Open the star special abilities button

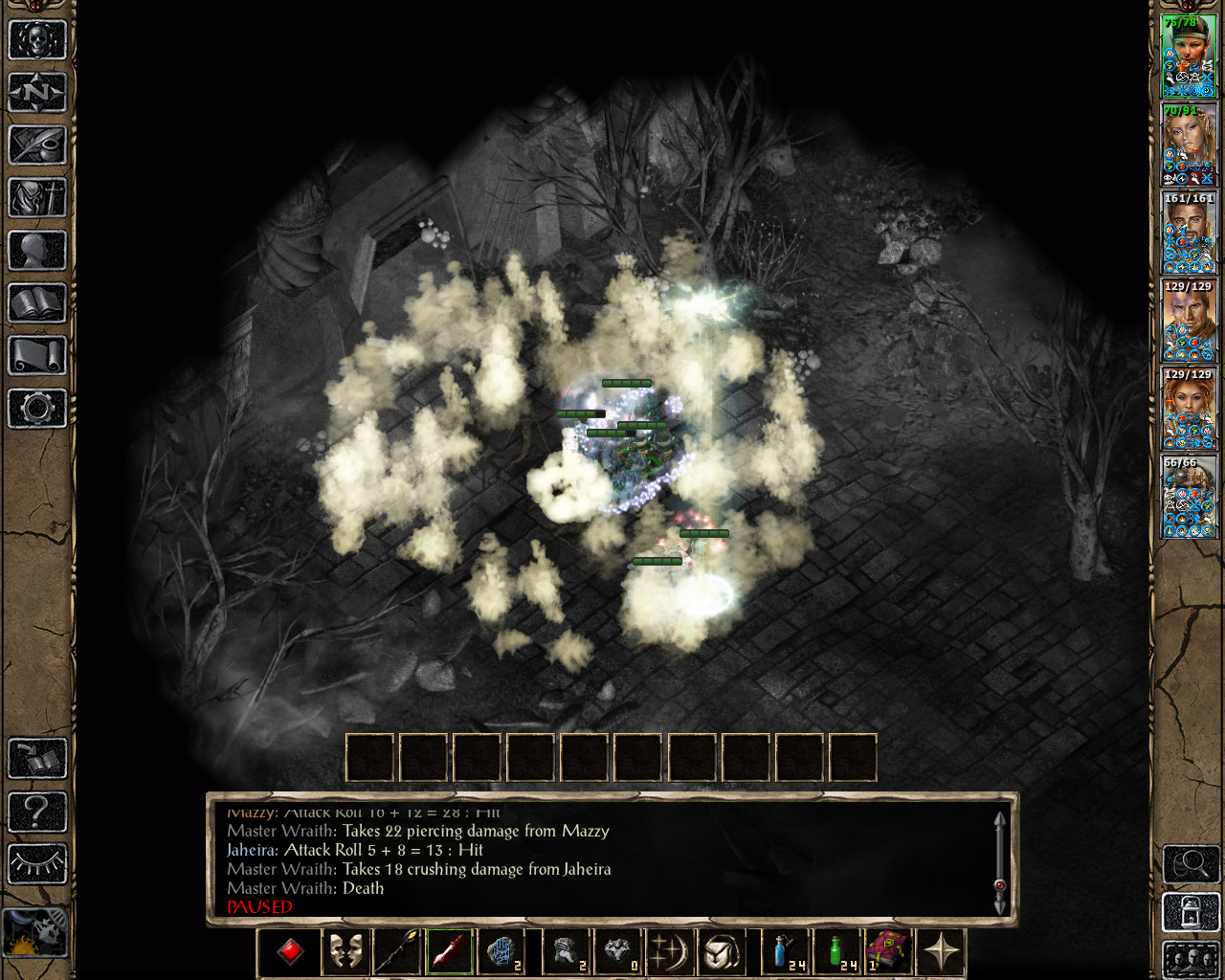(941, 951)
